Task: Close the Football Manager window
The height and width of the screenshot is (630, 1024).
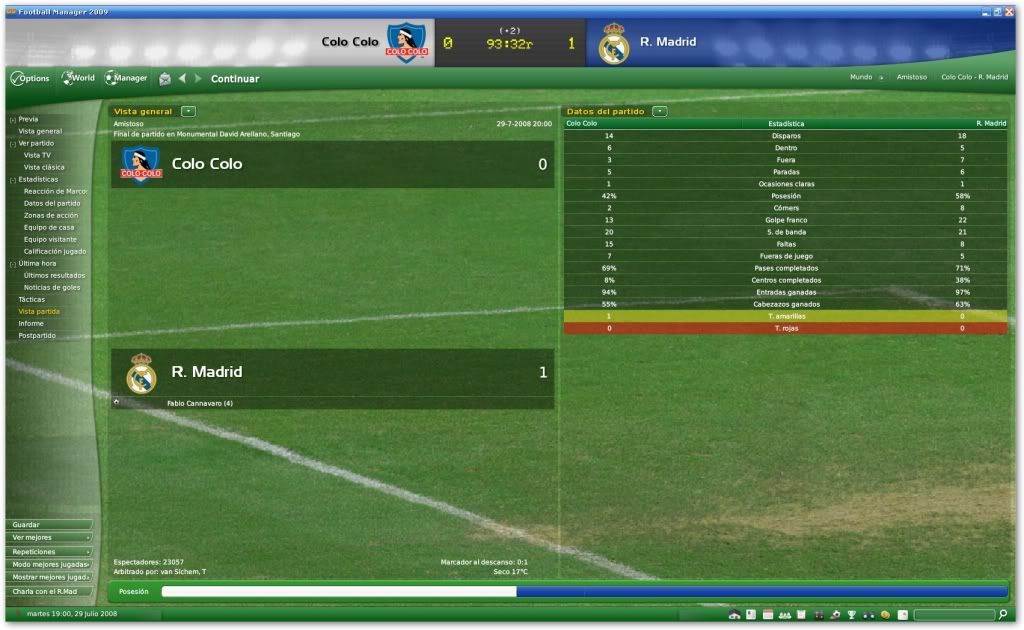Action: [1009, 10]
